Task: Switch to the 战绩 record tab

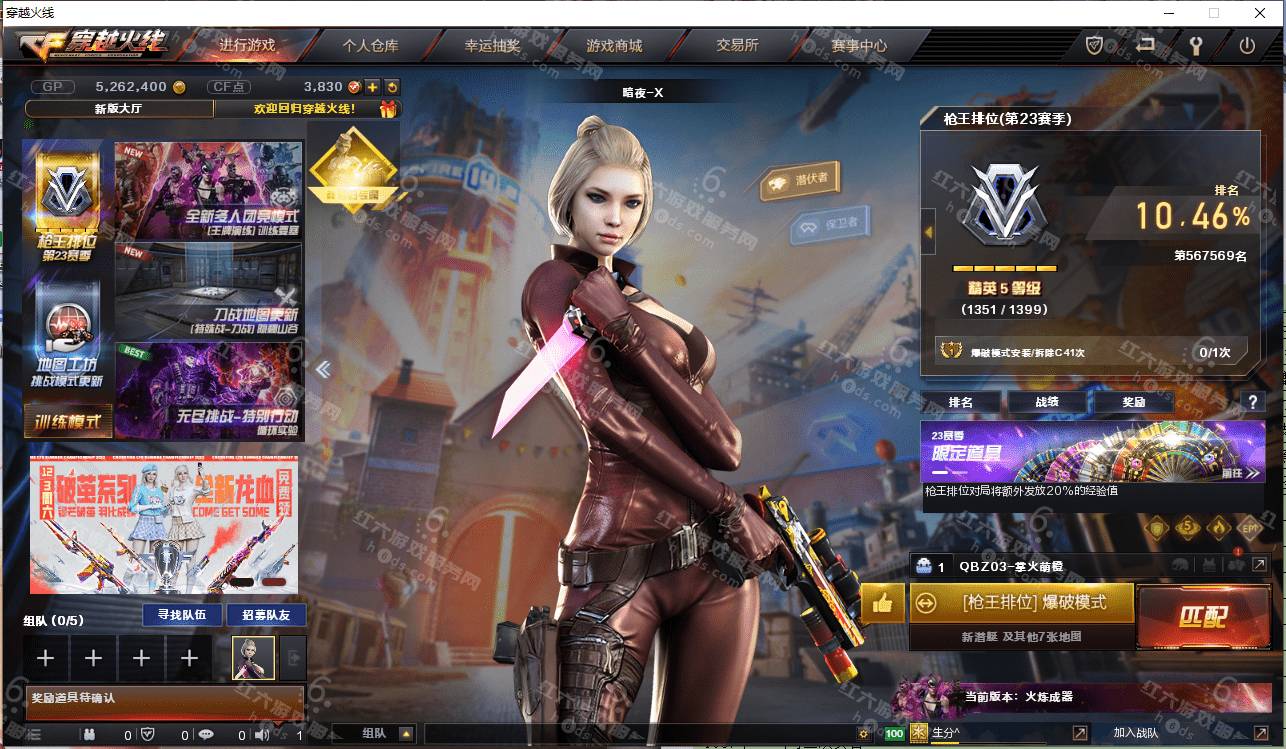Action: coord(1047,402)
